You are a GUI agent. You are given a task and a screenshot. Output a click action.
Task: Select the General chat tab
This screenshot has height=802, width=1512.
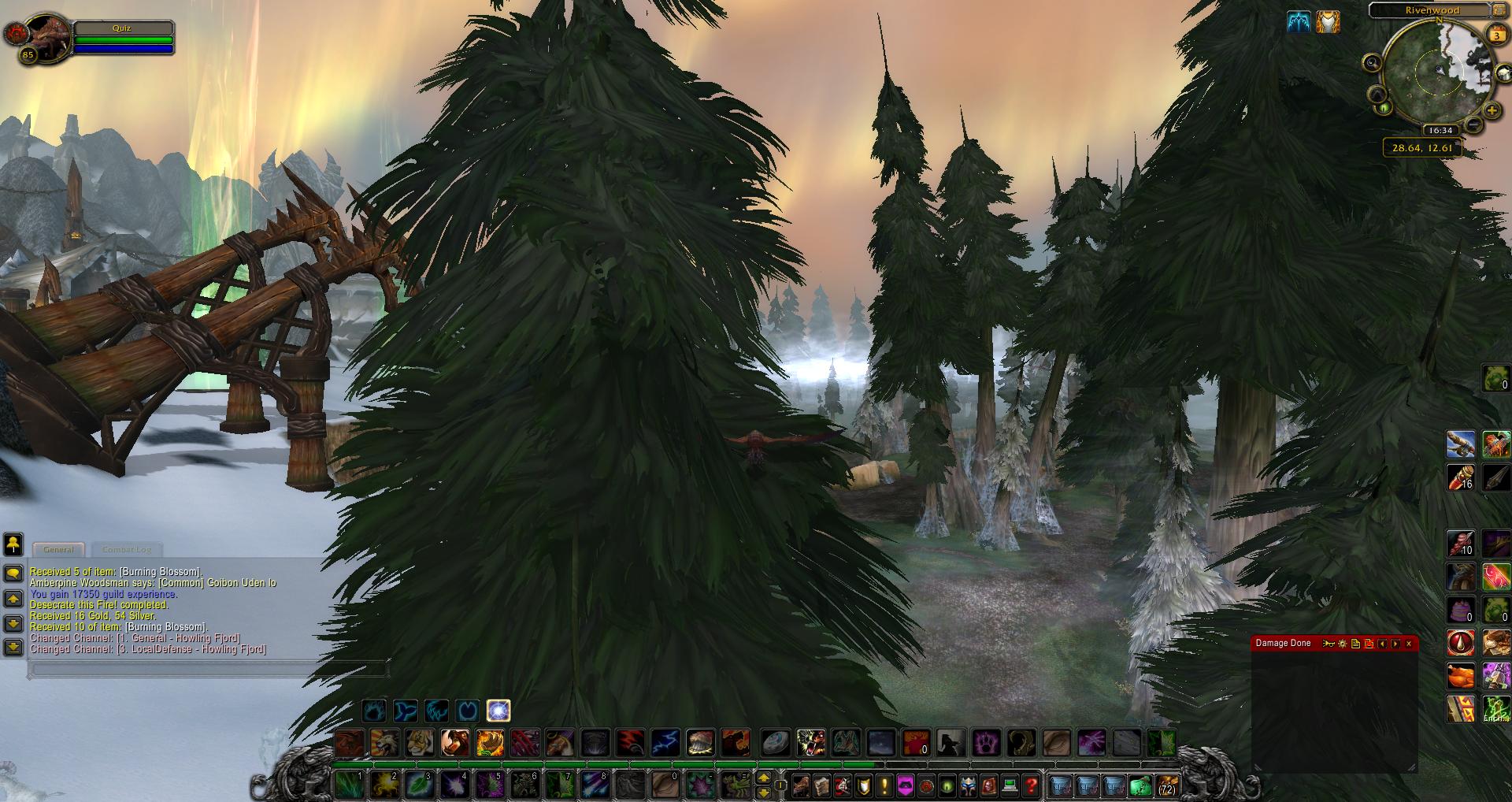pos(58,549)
